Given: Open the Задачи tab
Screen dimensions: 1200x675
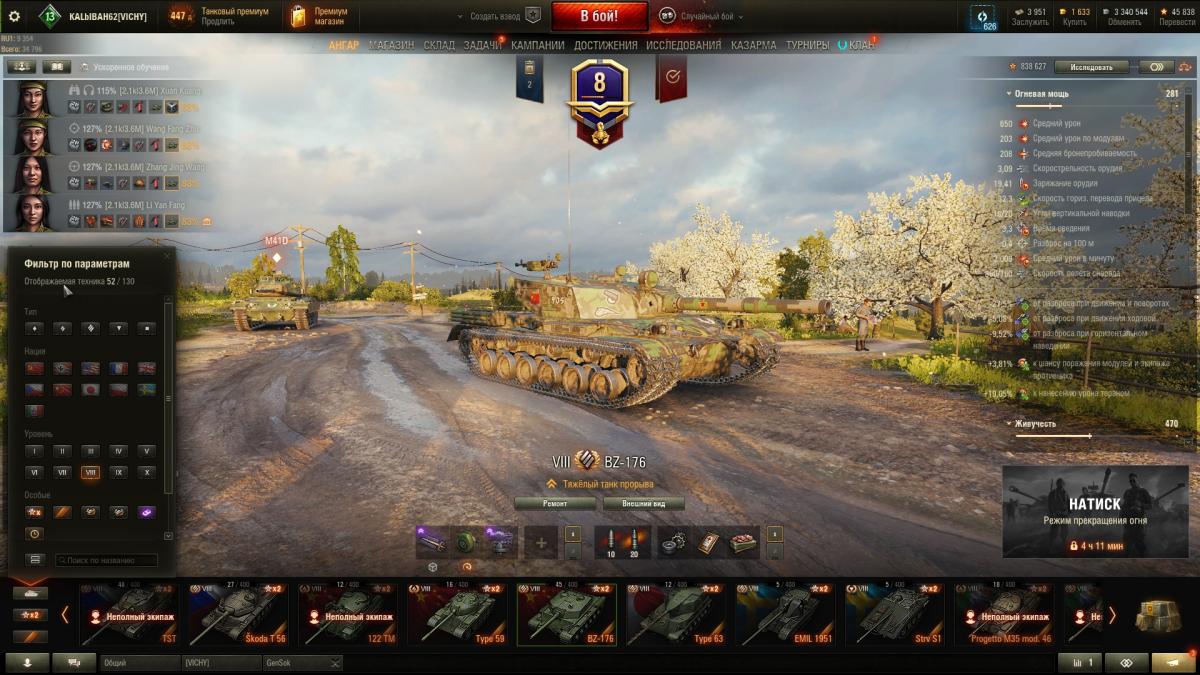Looking at the screenshot, I should point(483,45).
